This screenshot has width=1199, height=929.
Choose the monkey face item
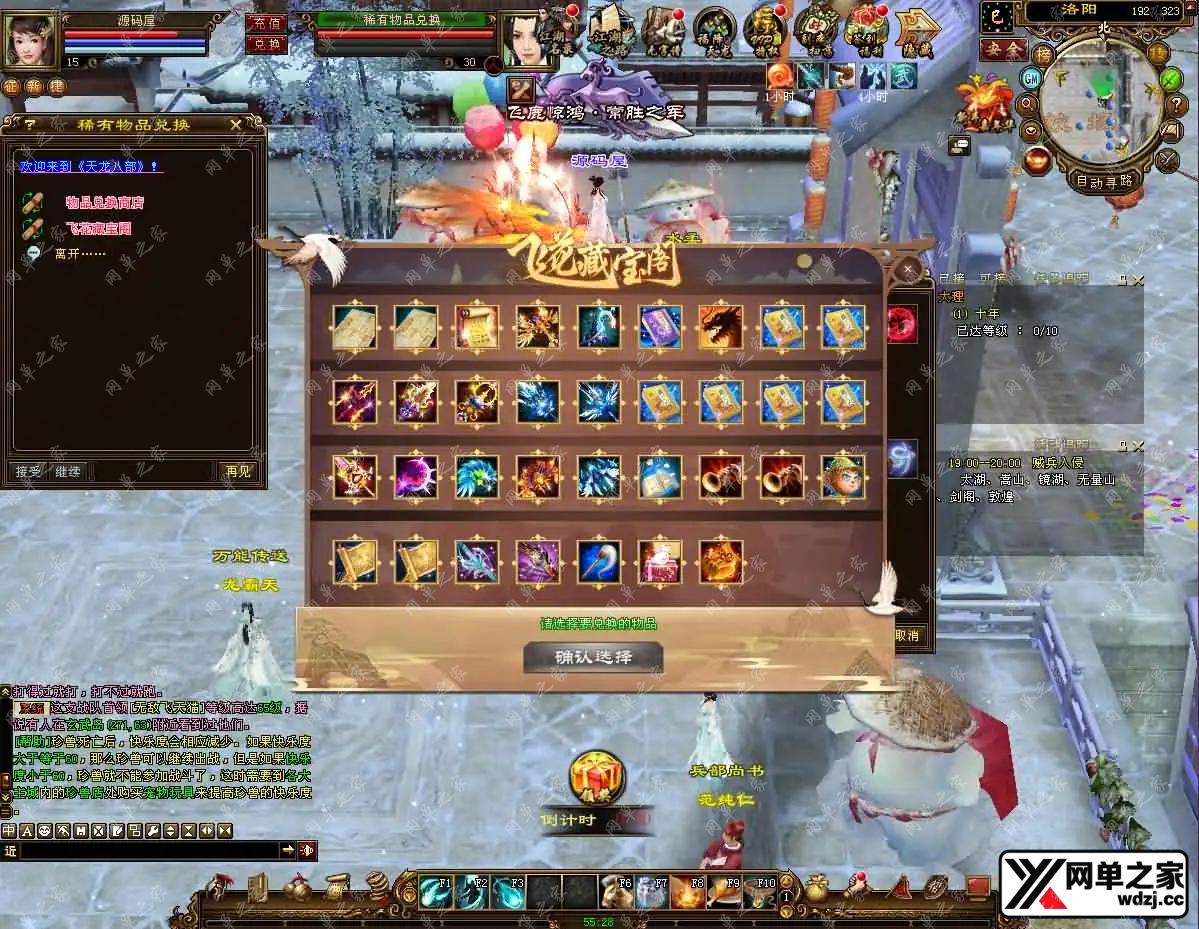tap(843, 477)
